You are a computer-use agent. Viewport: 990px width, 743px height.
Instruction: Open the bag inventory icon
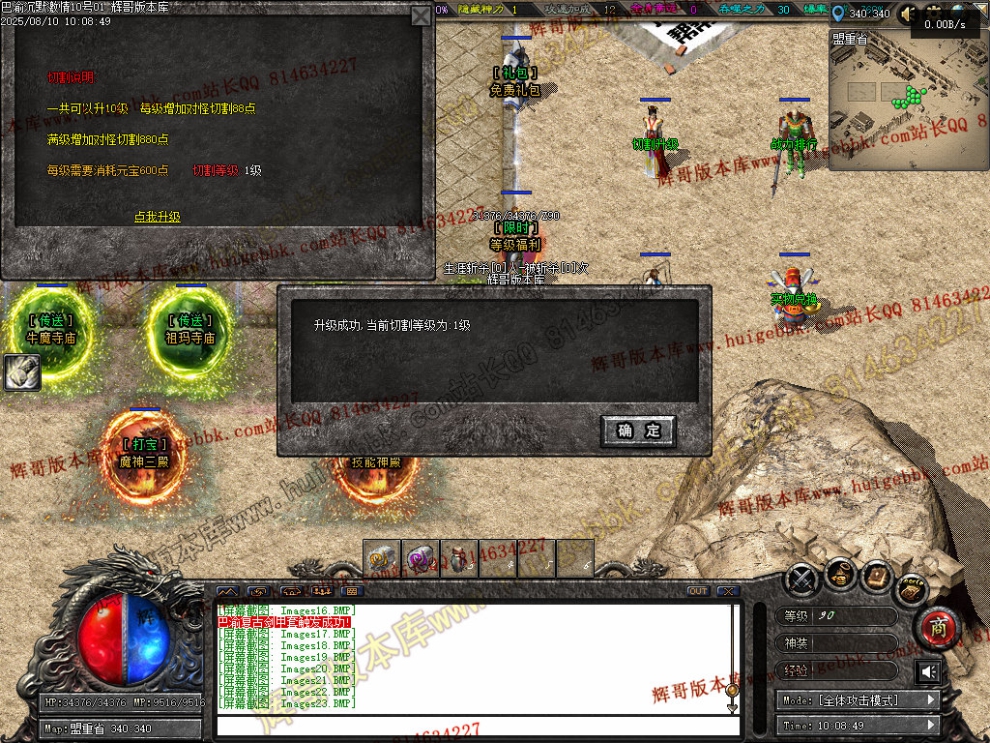click(840, 577)
